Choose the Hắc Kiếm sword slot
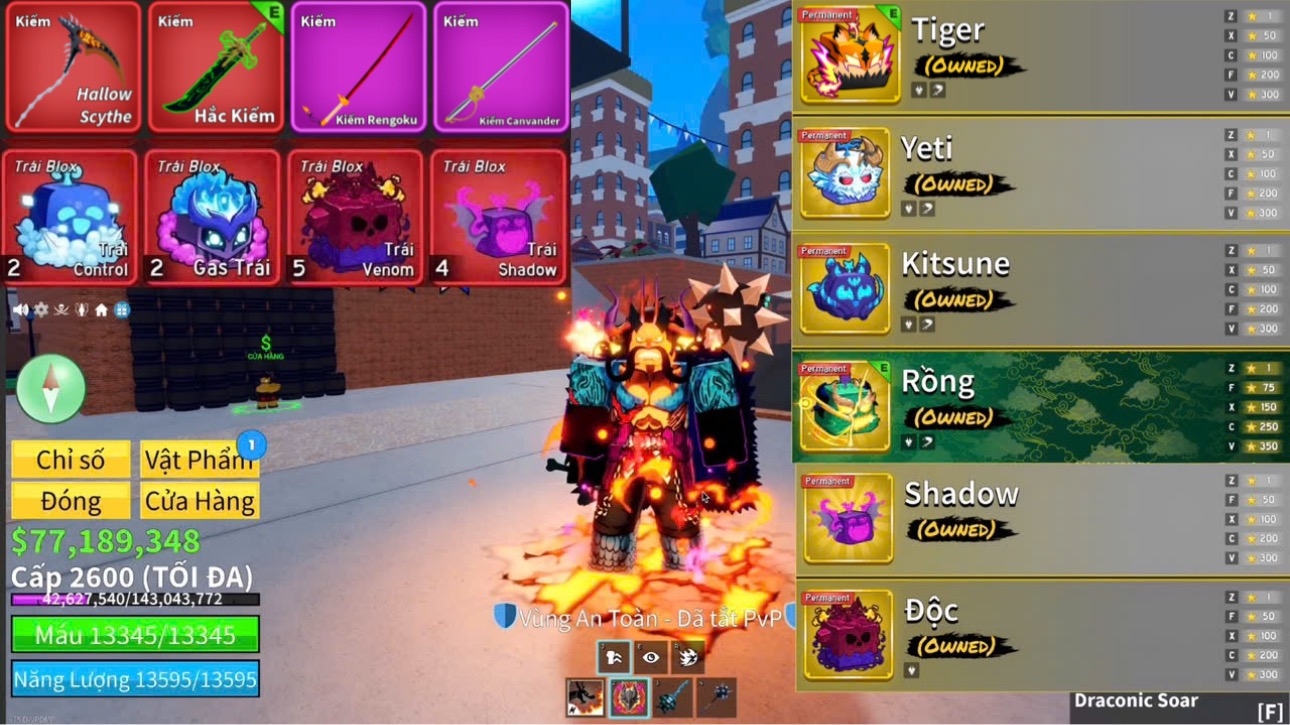The image size is (1290, 725). tap(216, 67)
